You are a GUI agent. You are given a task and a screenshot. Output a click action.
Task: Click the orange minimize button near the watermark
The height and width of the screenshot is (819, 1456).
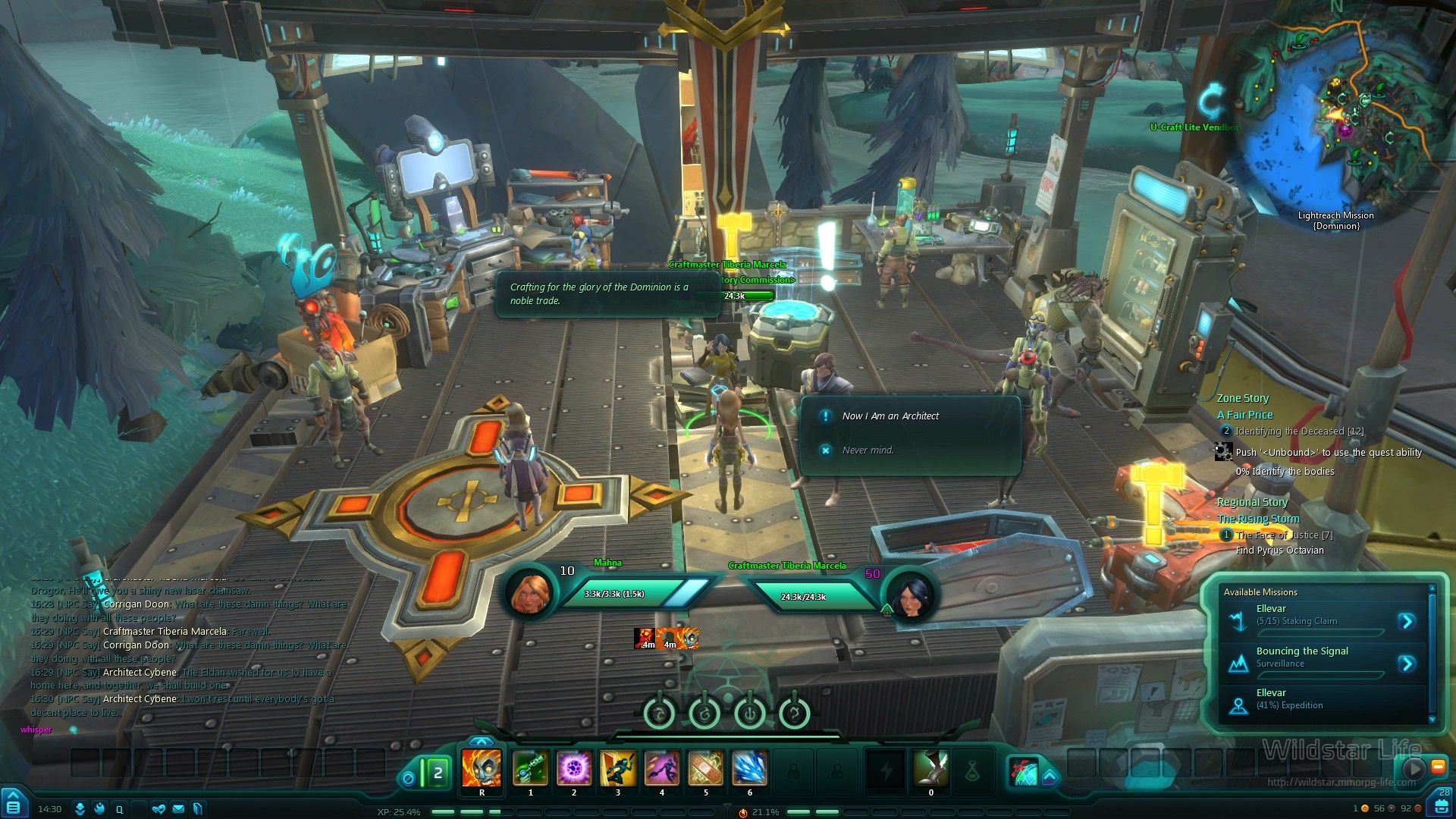point(1438,767)
